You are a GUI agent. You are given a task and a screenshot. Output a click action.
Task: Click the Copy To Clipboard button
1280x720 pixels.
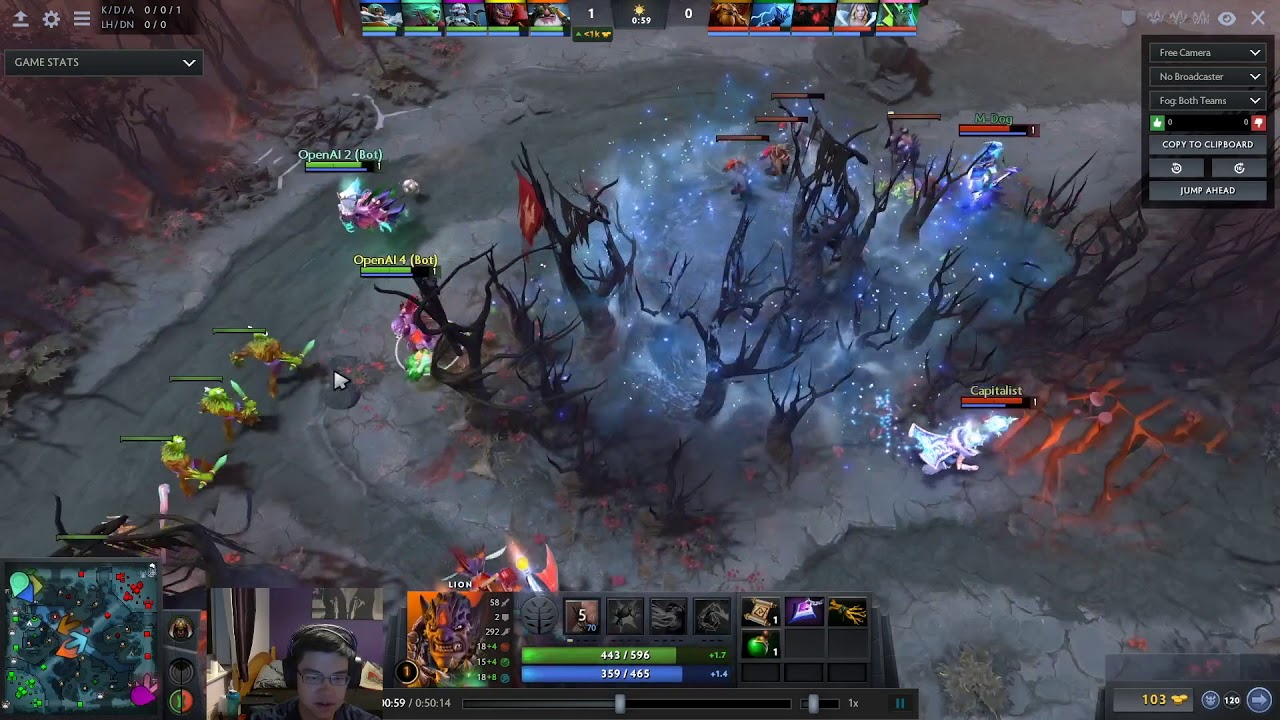pos(1207,144)
